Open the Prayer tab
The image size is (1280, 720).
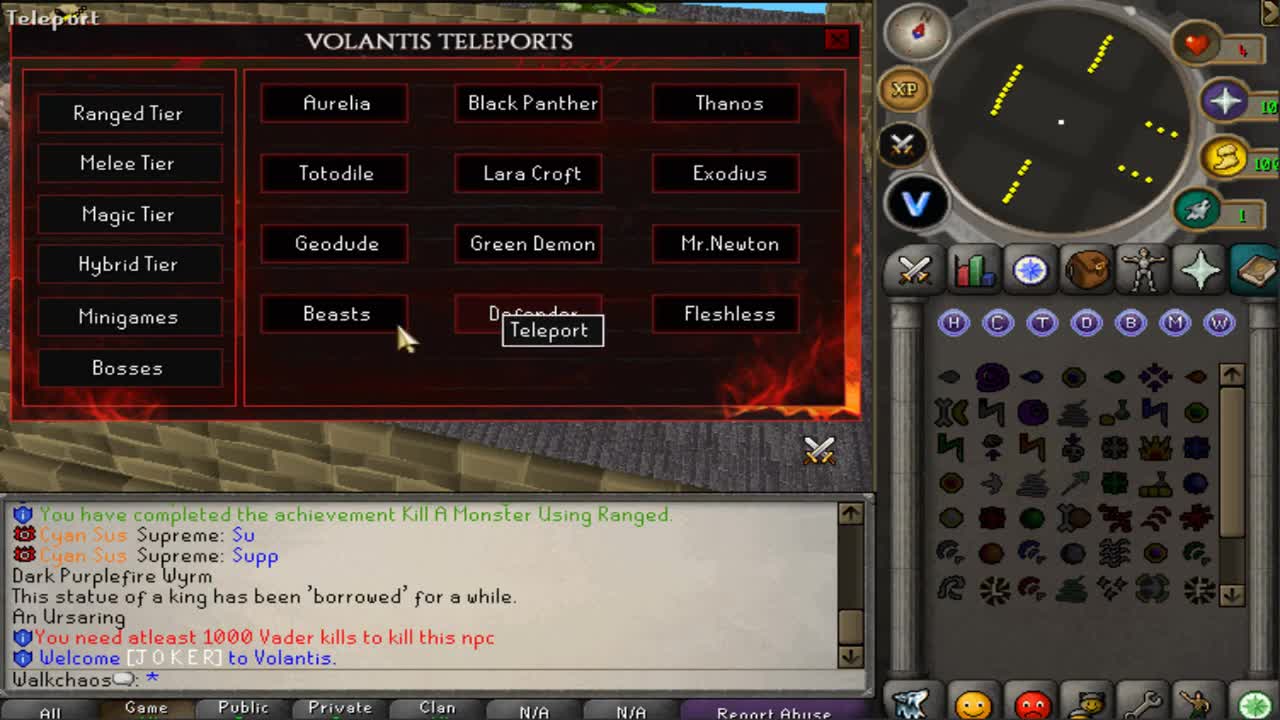1198,270
